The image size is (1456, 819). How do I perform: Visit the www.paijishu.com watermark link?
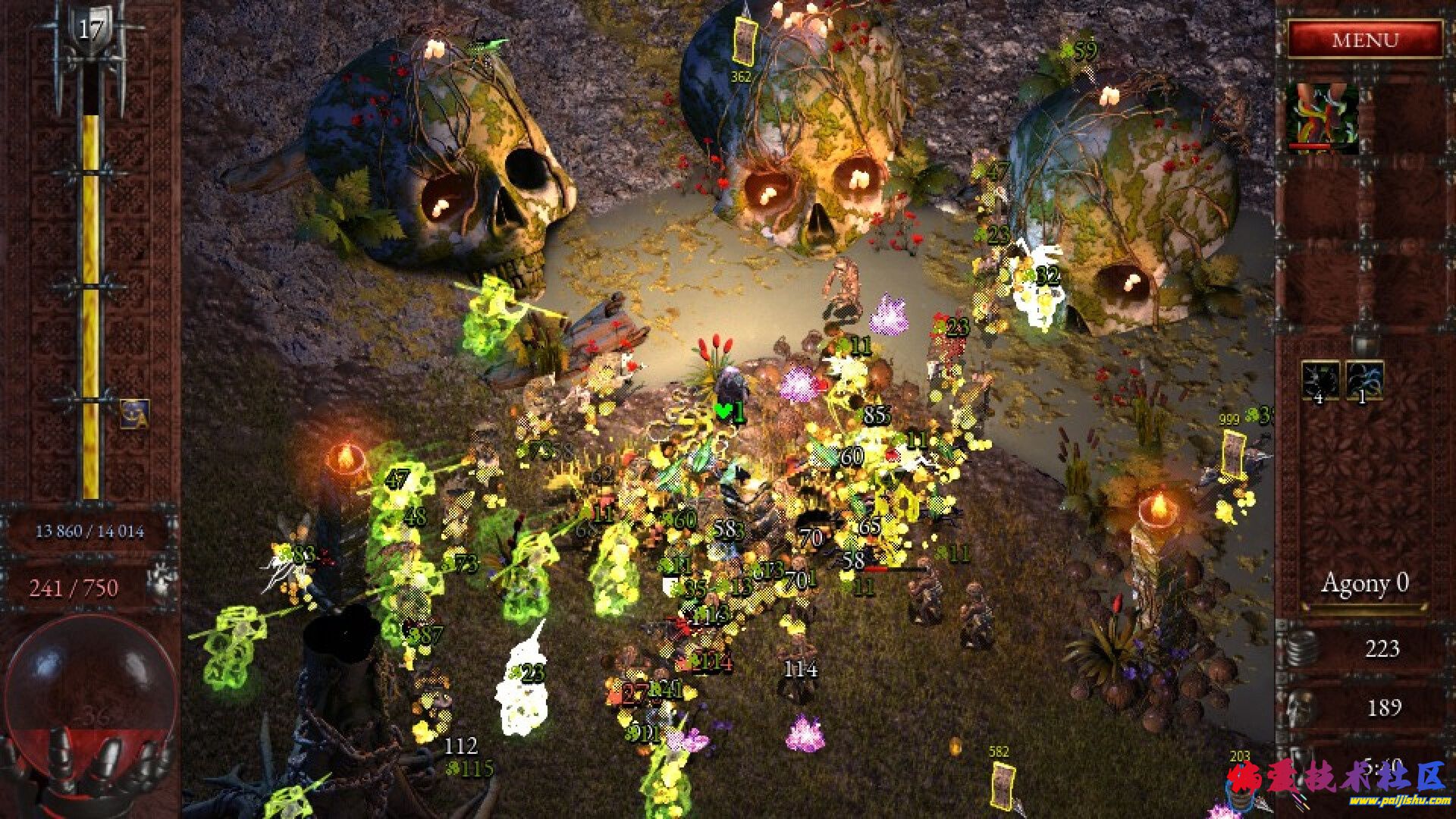pyautogui.click(x=1398, y=799)
